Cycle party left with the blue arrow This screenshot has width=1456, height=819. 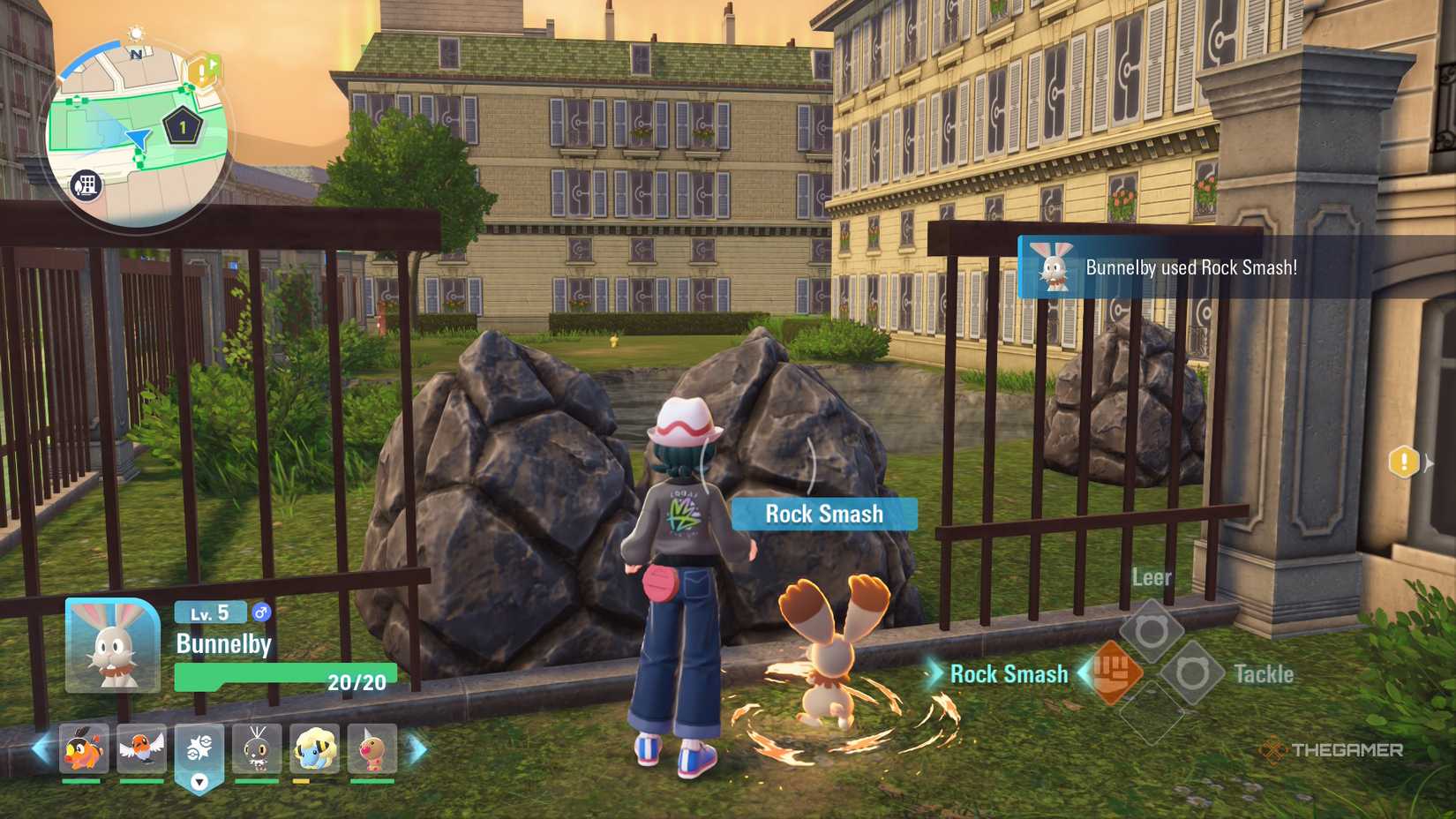click(x=41, y=749)
